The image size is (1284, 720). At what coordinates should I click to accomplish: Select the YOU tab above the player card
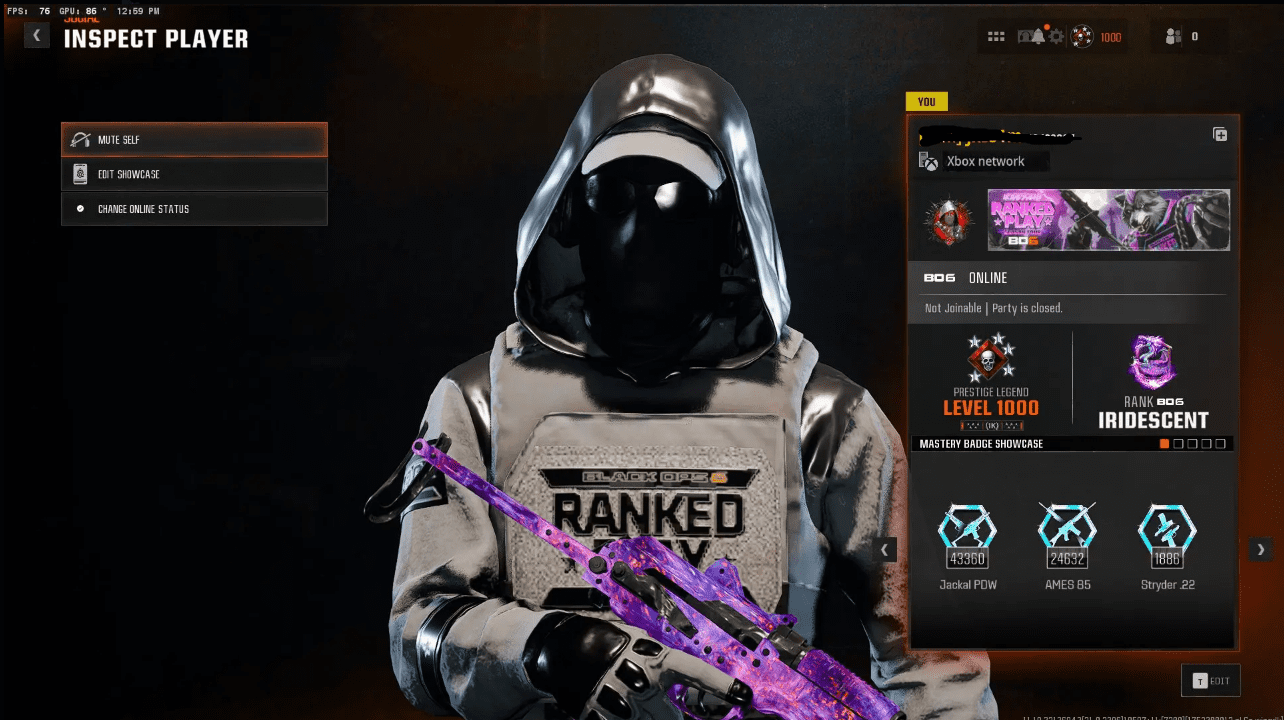[x=927, y=101]
